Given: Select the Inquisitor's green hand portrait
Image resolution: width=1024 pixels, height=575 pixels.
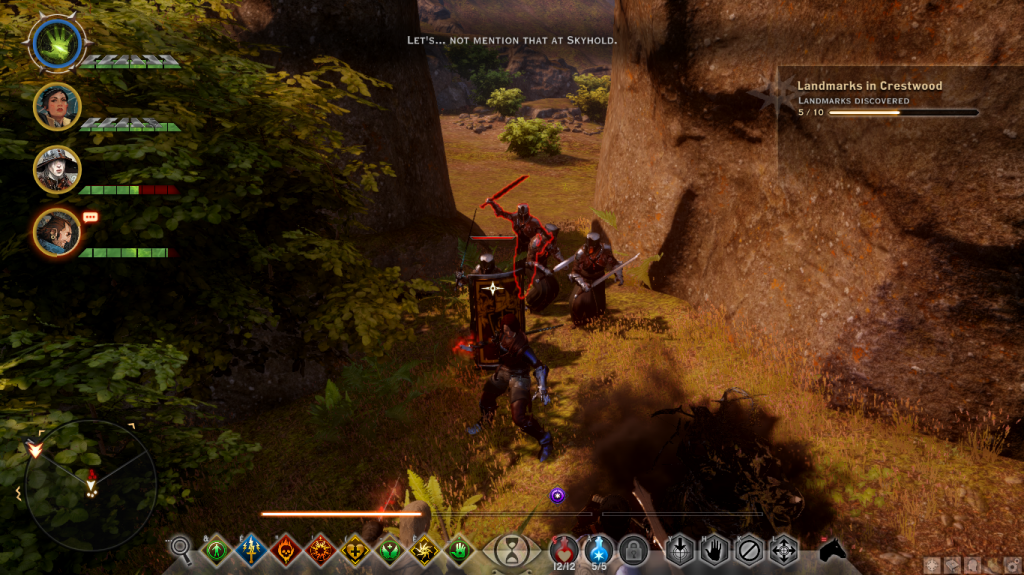Looking at the screenshot, I should click(x=56, y=44).
